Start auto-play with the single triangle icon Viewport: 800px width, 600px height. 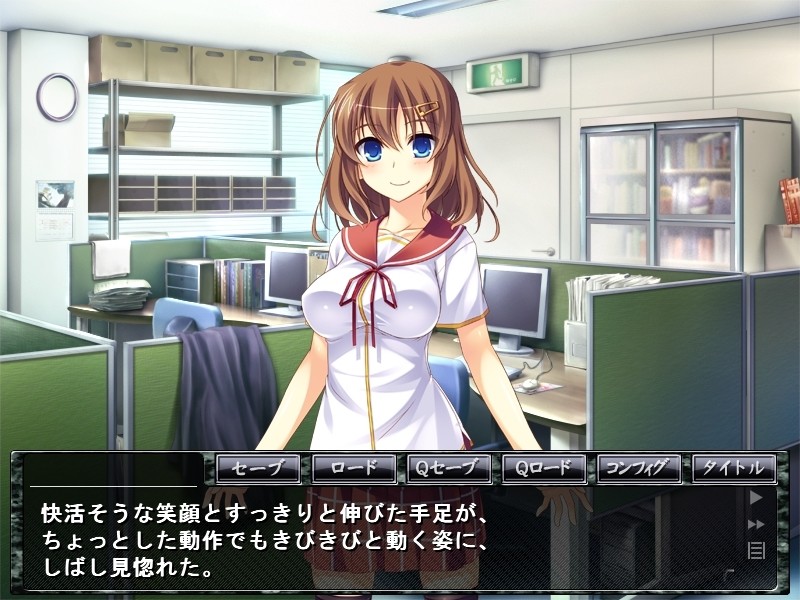(757, 497)
